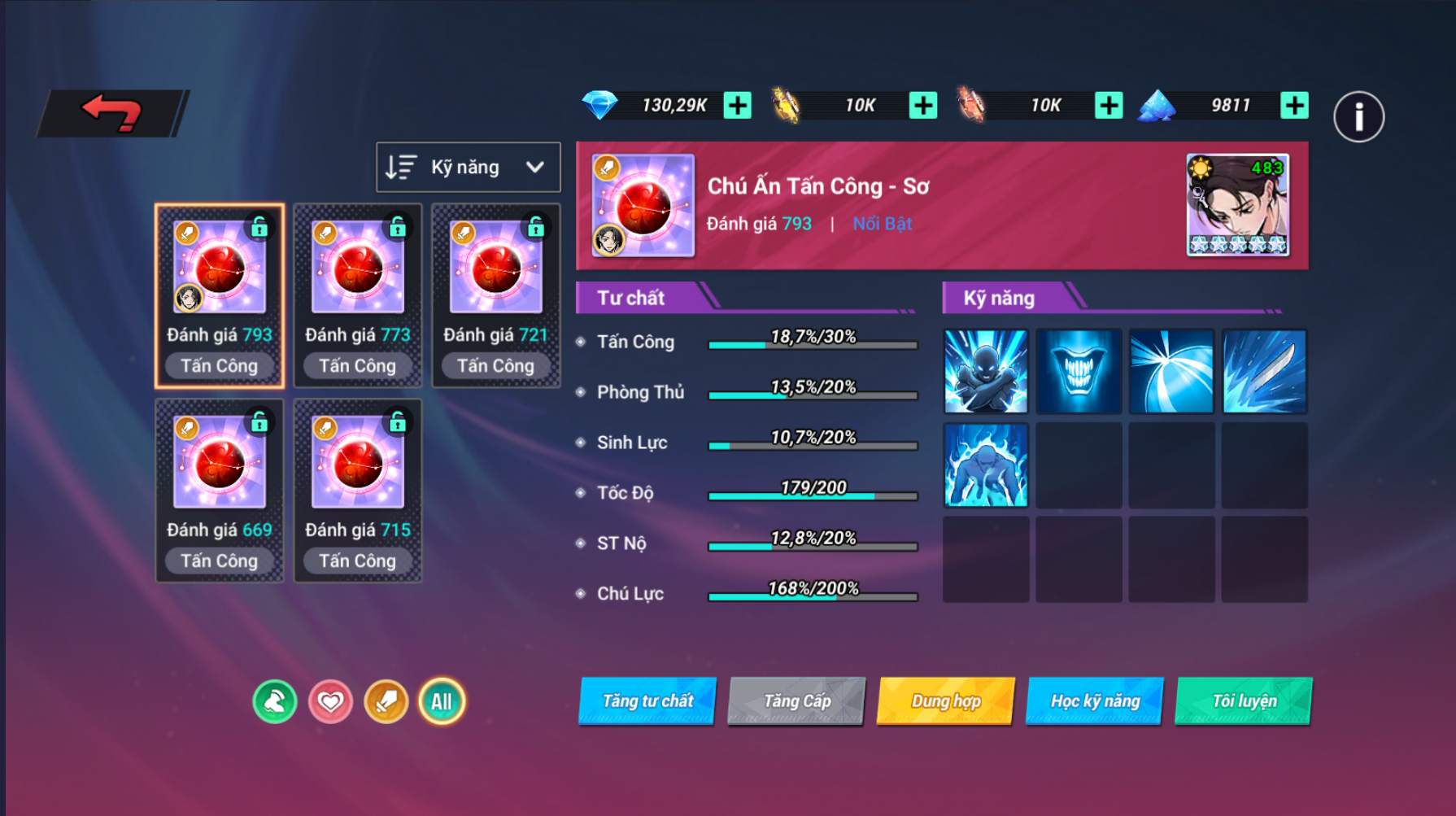Open the Tôi luyện button
This screenshot has width=1456, height=816.
tap(1244, 700)
